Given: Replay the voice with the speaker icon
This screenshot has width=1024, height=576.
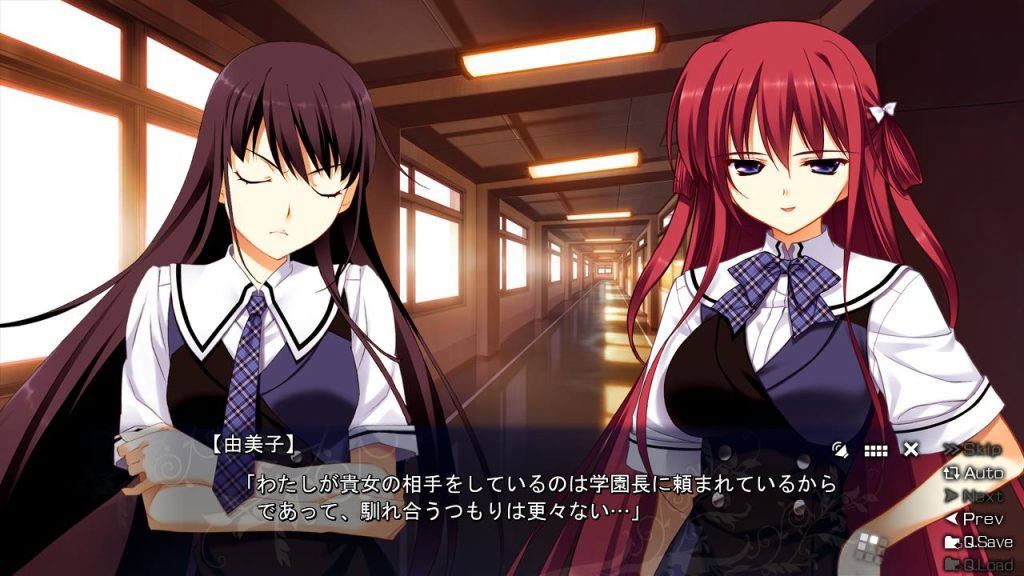Looking at the screenshot, I should click(841, 450).
